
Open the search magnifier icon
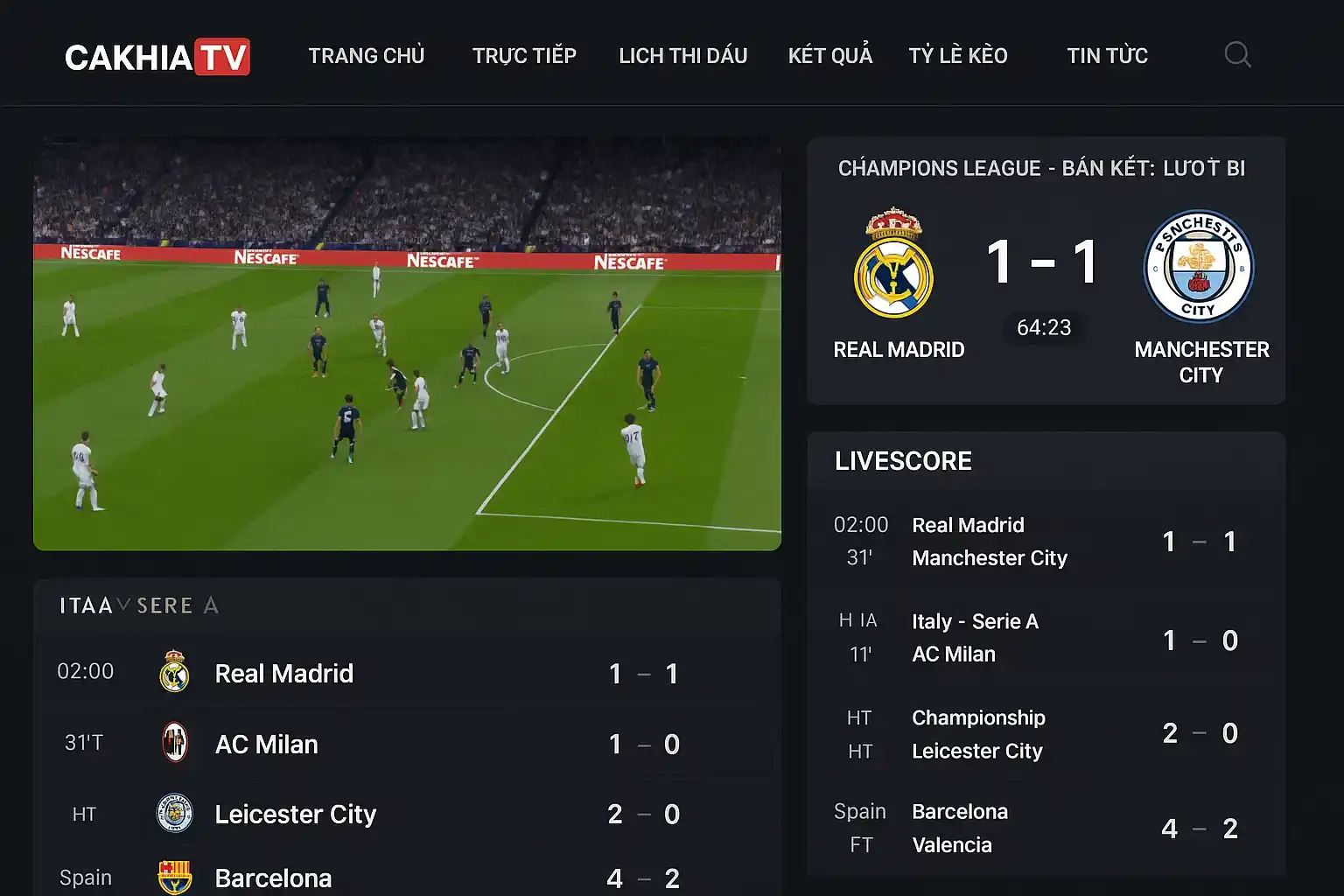pyautogui.click(x=1237, y=54)
